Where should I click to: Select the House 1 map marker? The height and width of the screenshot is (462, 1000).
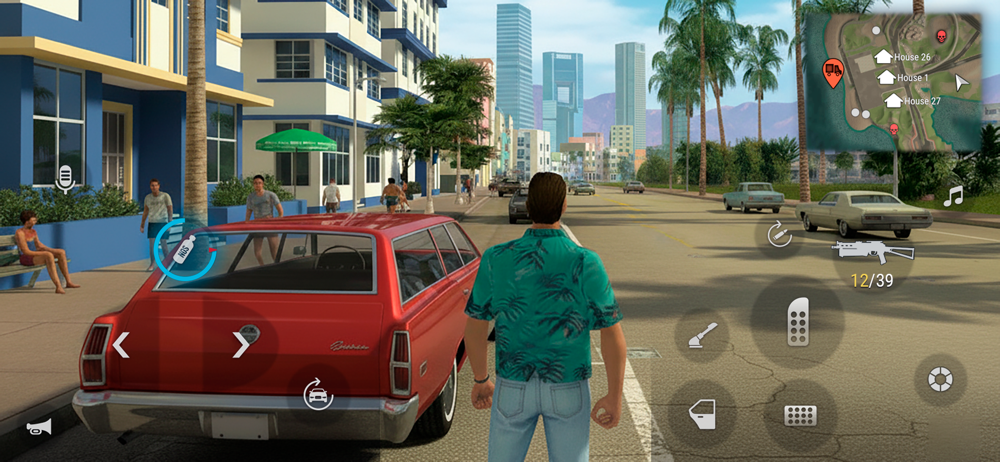(x=886, y=77)
